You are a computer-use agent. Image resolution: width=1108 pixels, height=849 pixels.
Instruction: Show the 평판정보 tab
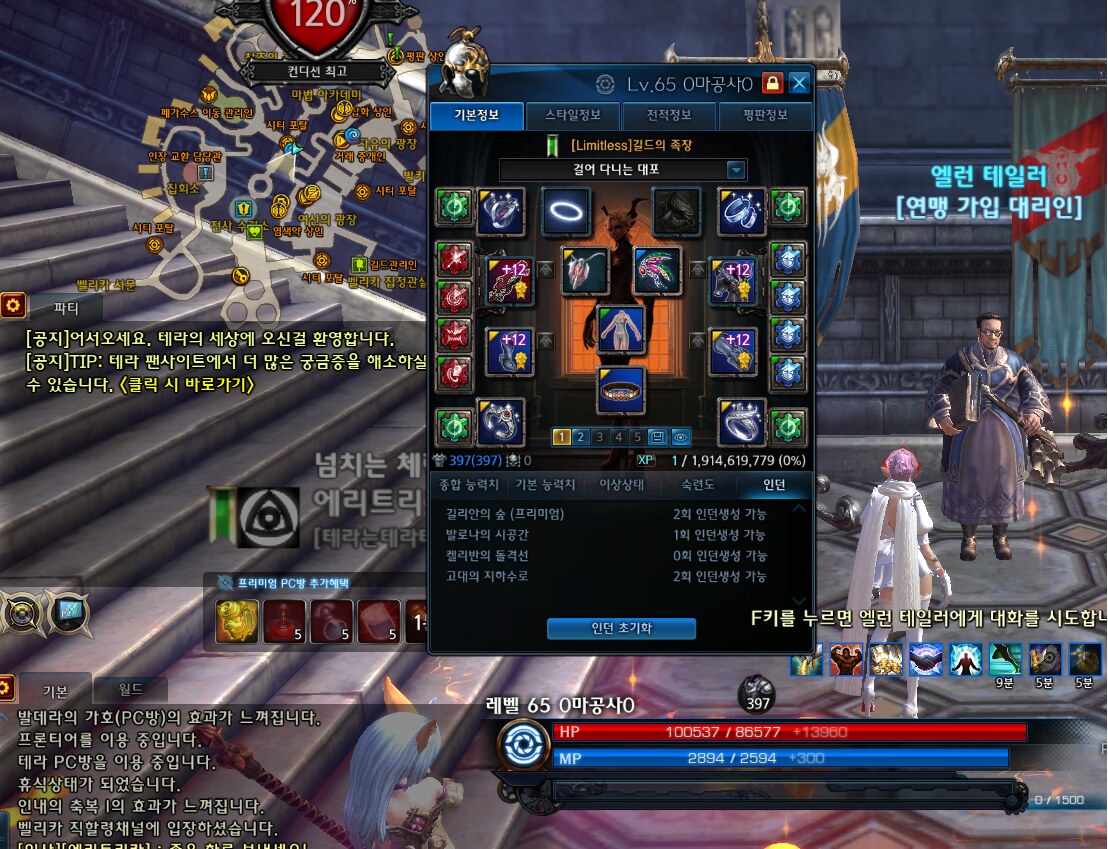[765, 115]
